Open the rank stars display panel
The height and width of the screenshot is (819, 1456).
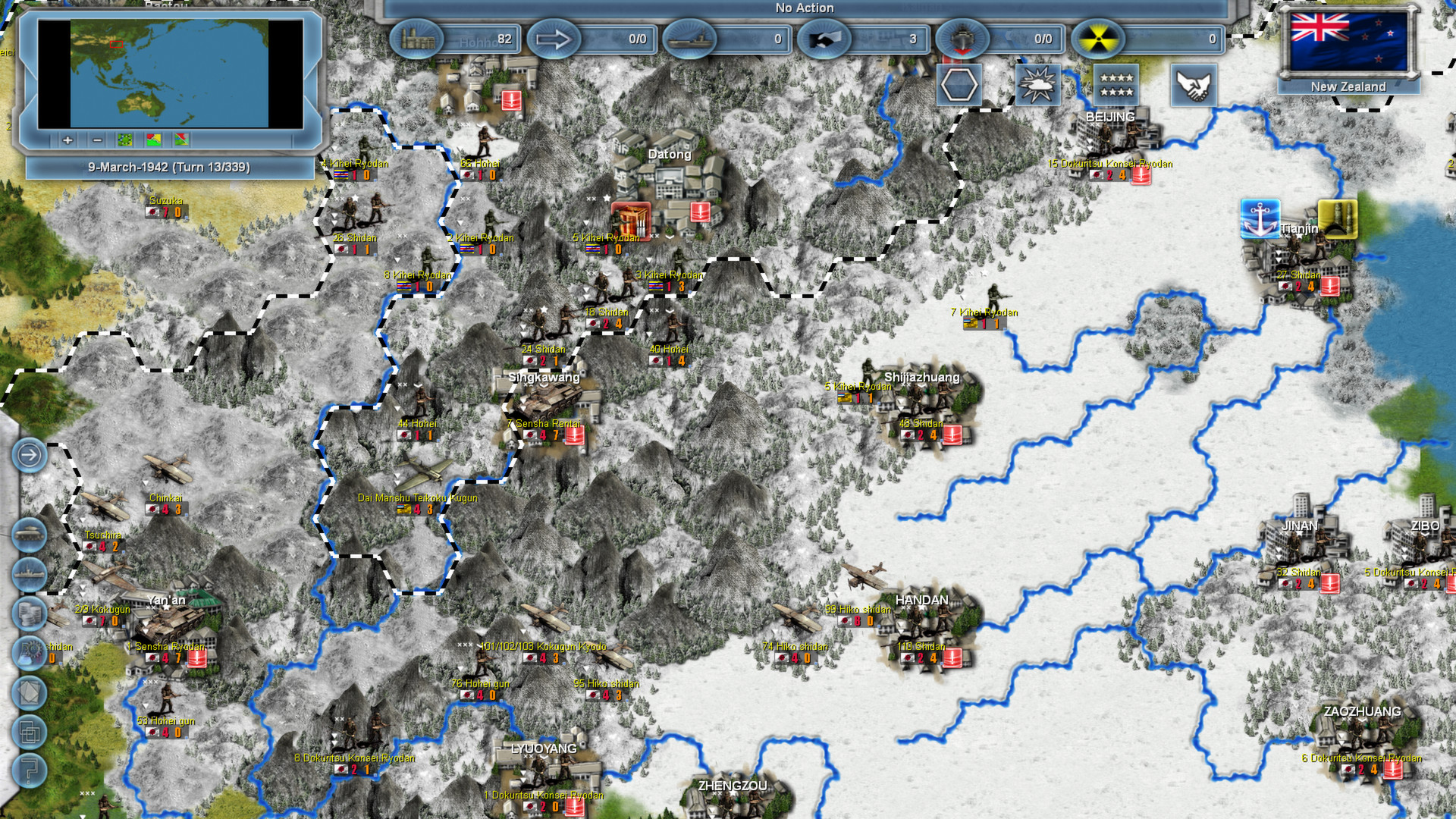click(1118, 85)
